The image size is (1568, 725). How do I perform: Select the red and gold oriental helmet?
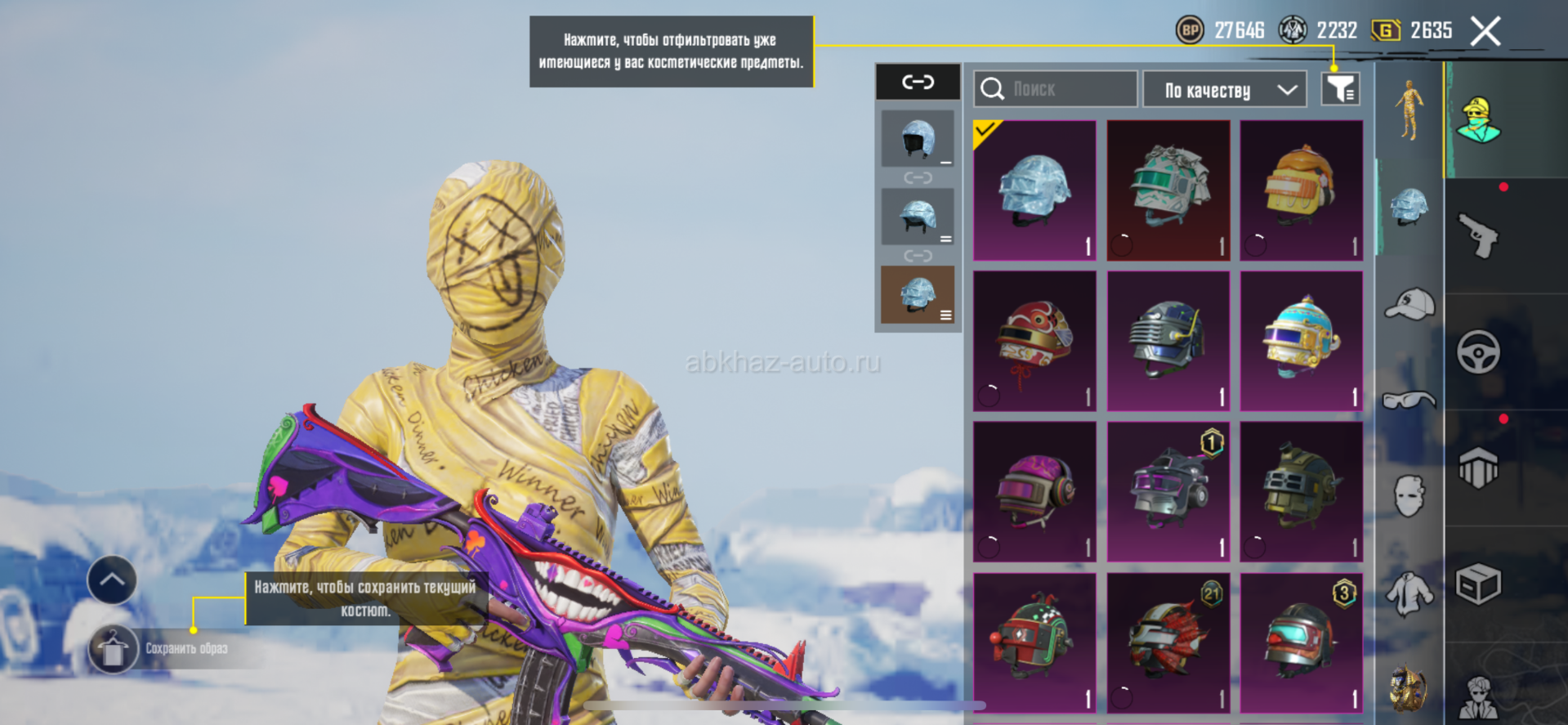point(1034,341)
